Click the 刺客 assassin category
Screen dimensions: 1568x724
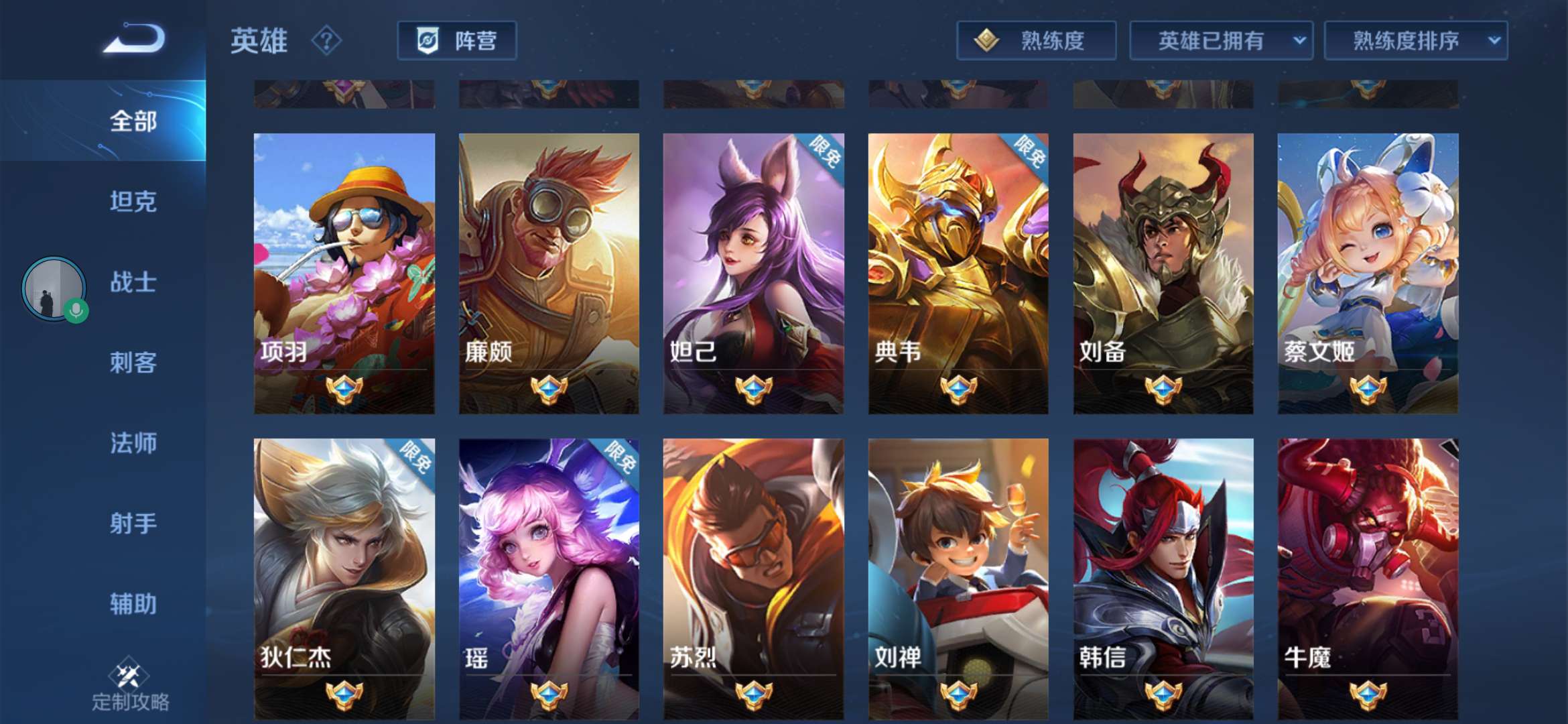pyautogui.click(x=131, y=363)
